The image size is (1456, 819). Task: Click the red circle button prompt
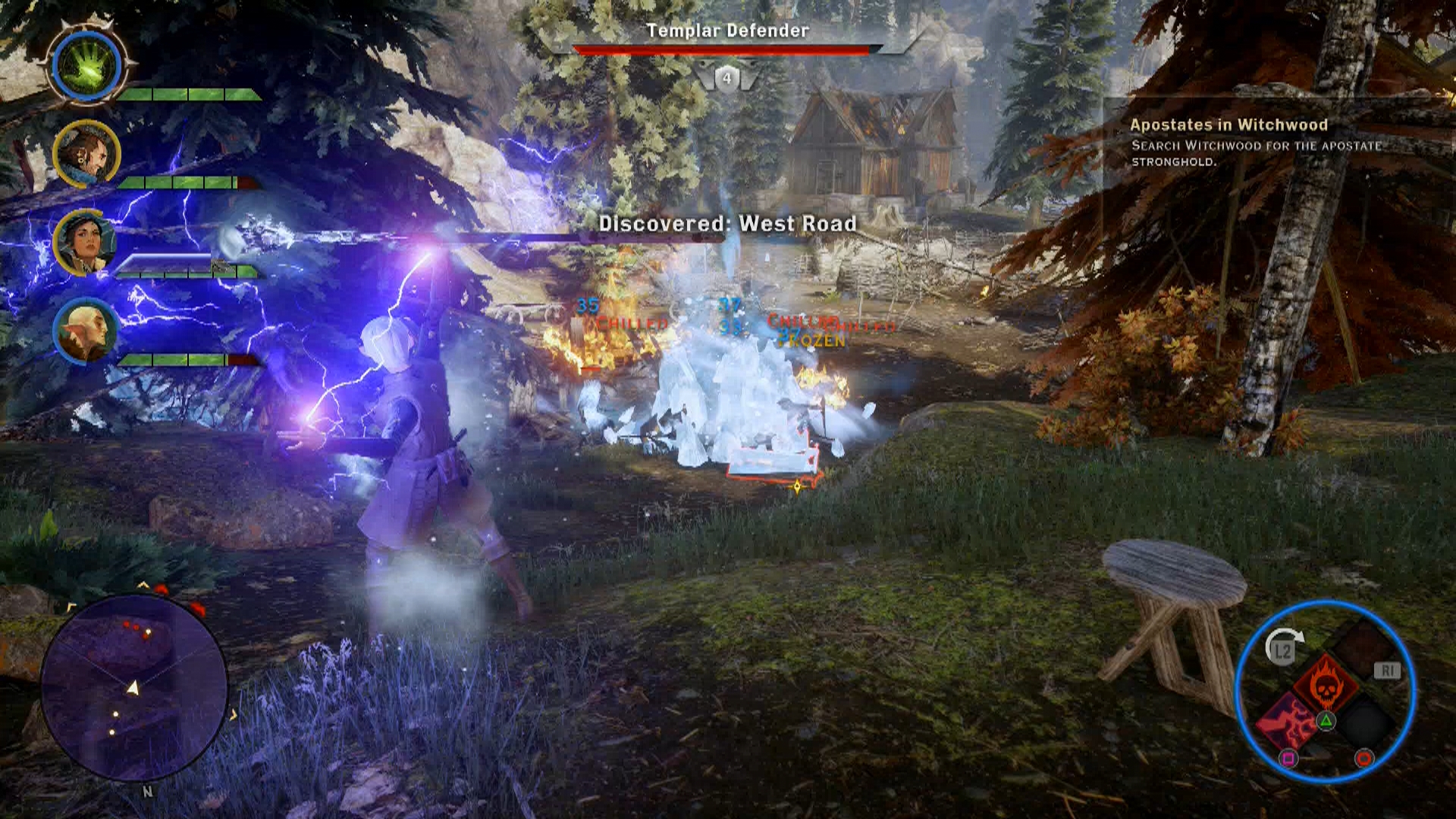pyautogui.click(x=1363, y=758)
